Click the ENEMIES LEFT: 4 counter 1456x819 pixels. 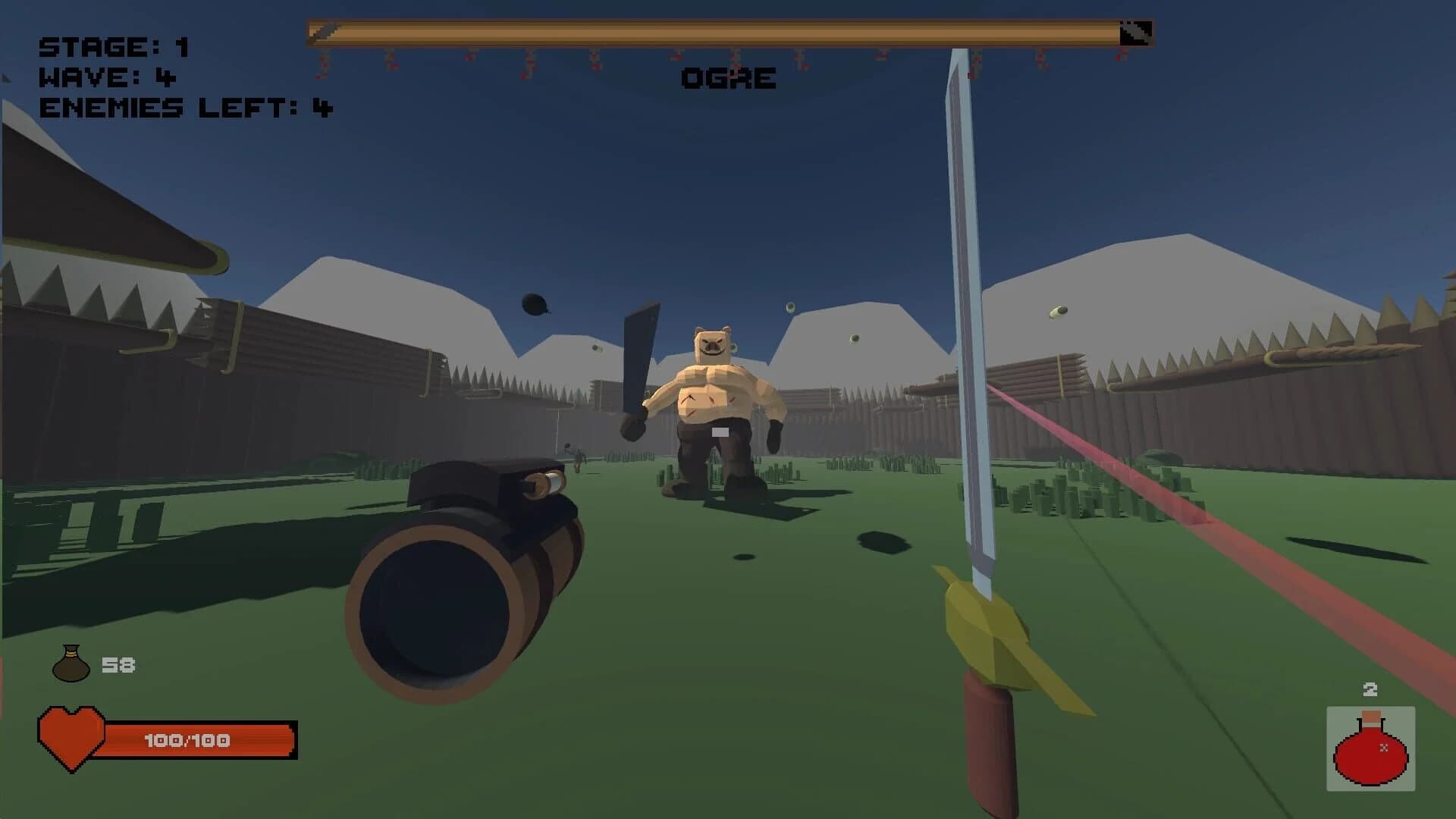(x=186, y=106)
